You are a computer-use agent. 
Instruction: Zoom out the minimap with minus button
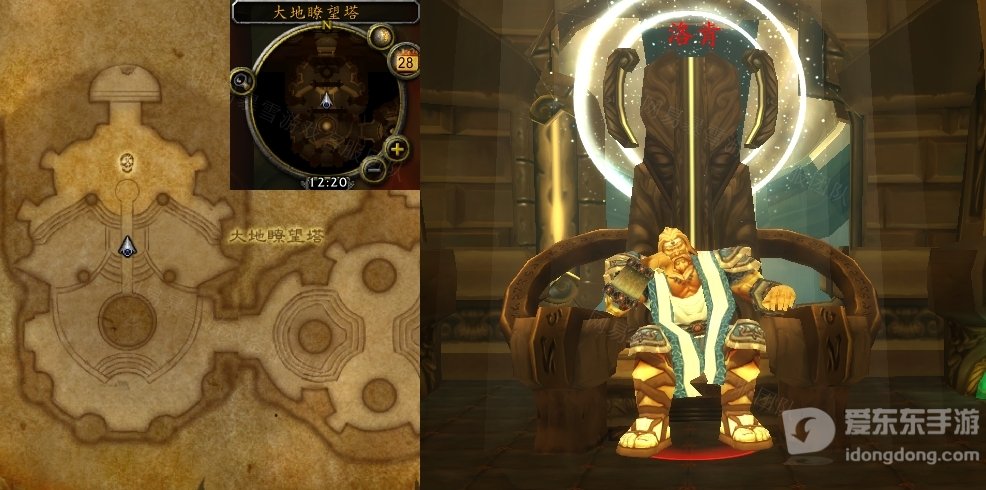(374, 169)
